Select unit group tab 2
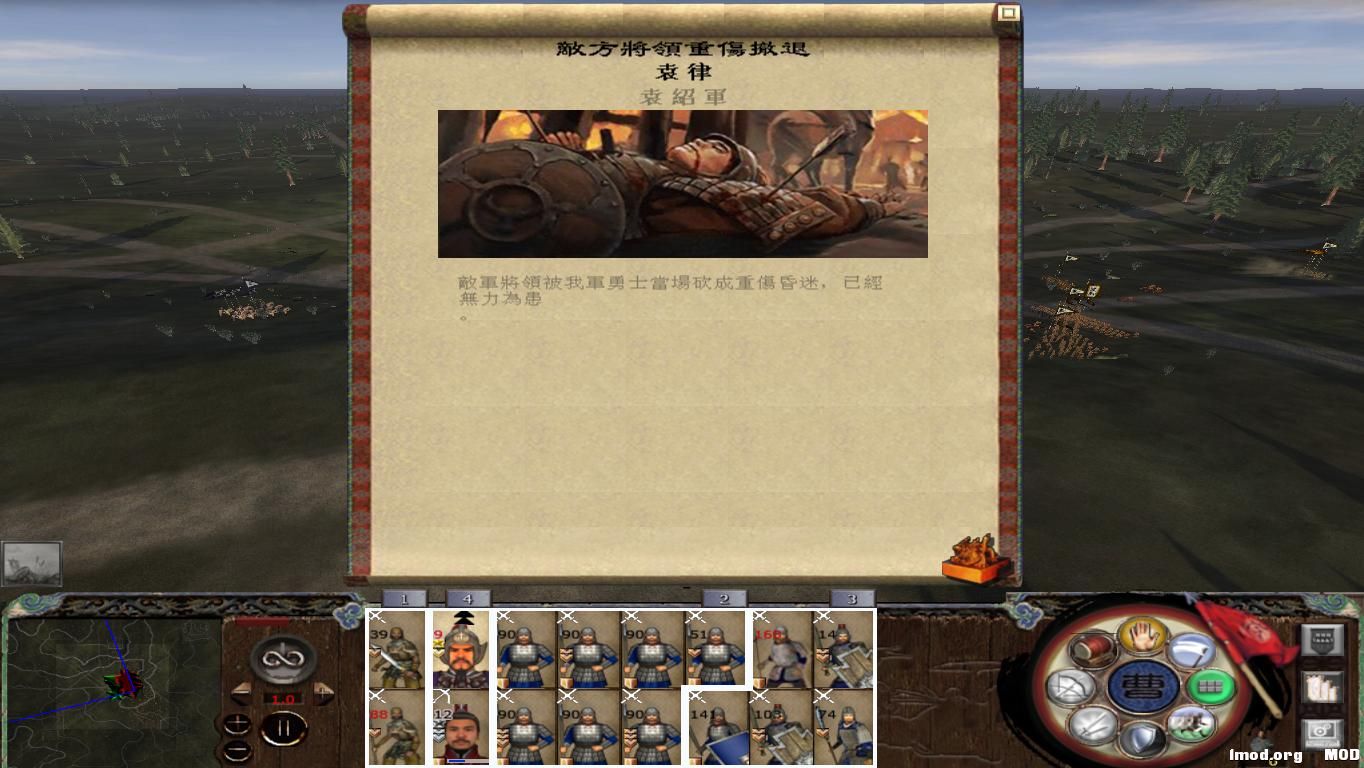Screen dimensions: 1364x768 click(722, 597)
